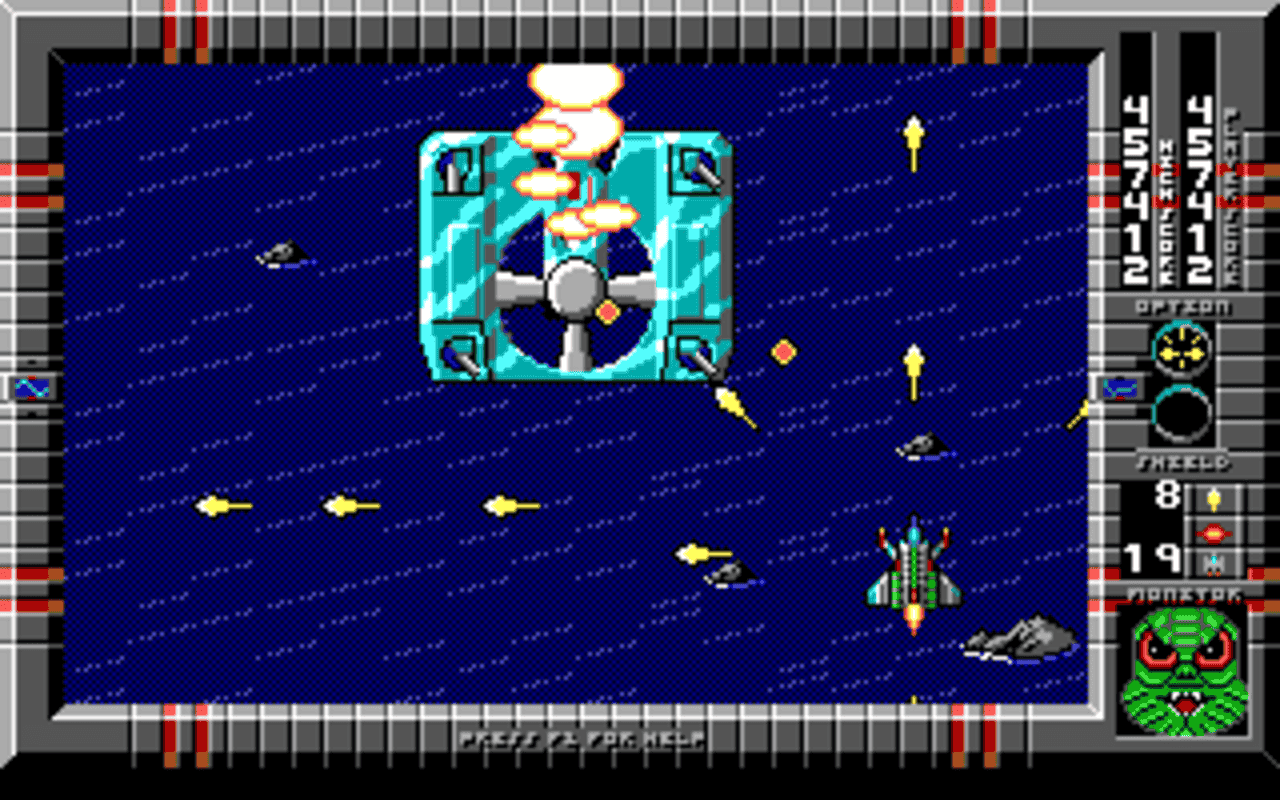
Task: Click the Option dial gauge icon
Action: (x=1183, y=352)
